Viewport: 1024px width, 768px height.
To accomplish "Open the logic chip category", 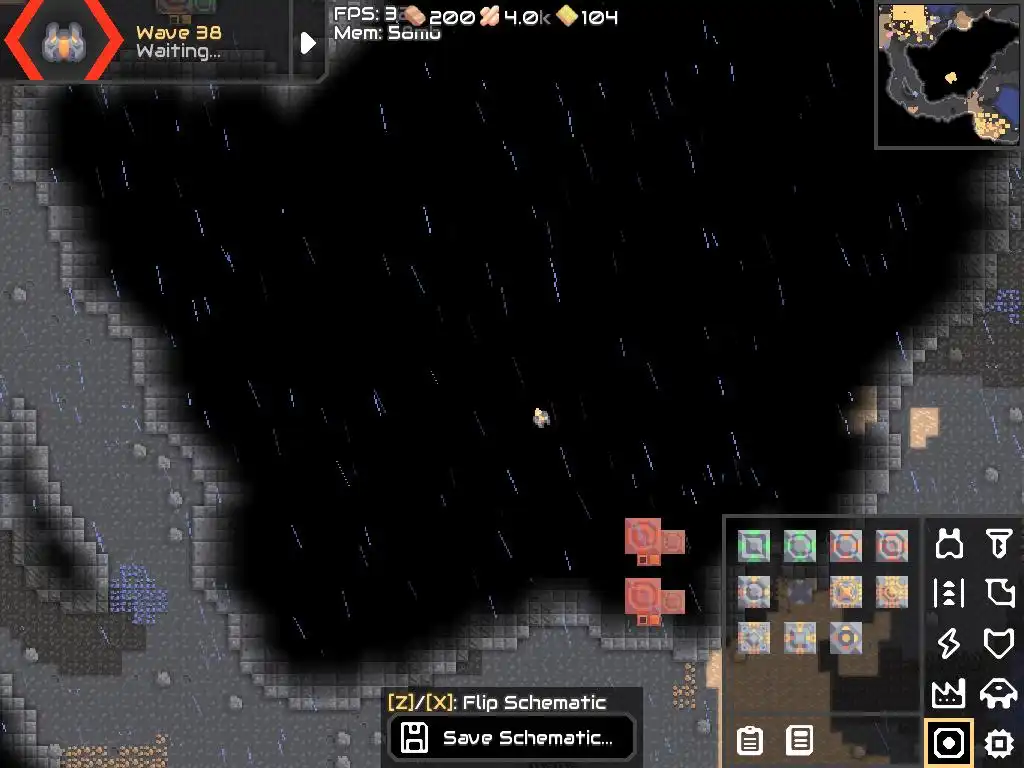I will [998, 743].
